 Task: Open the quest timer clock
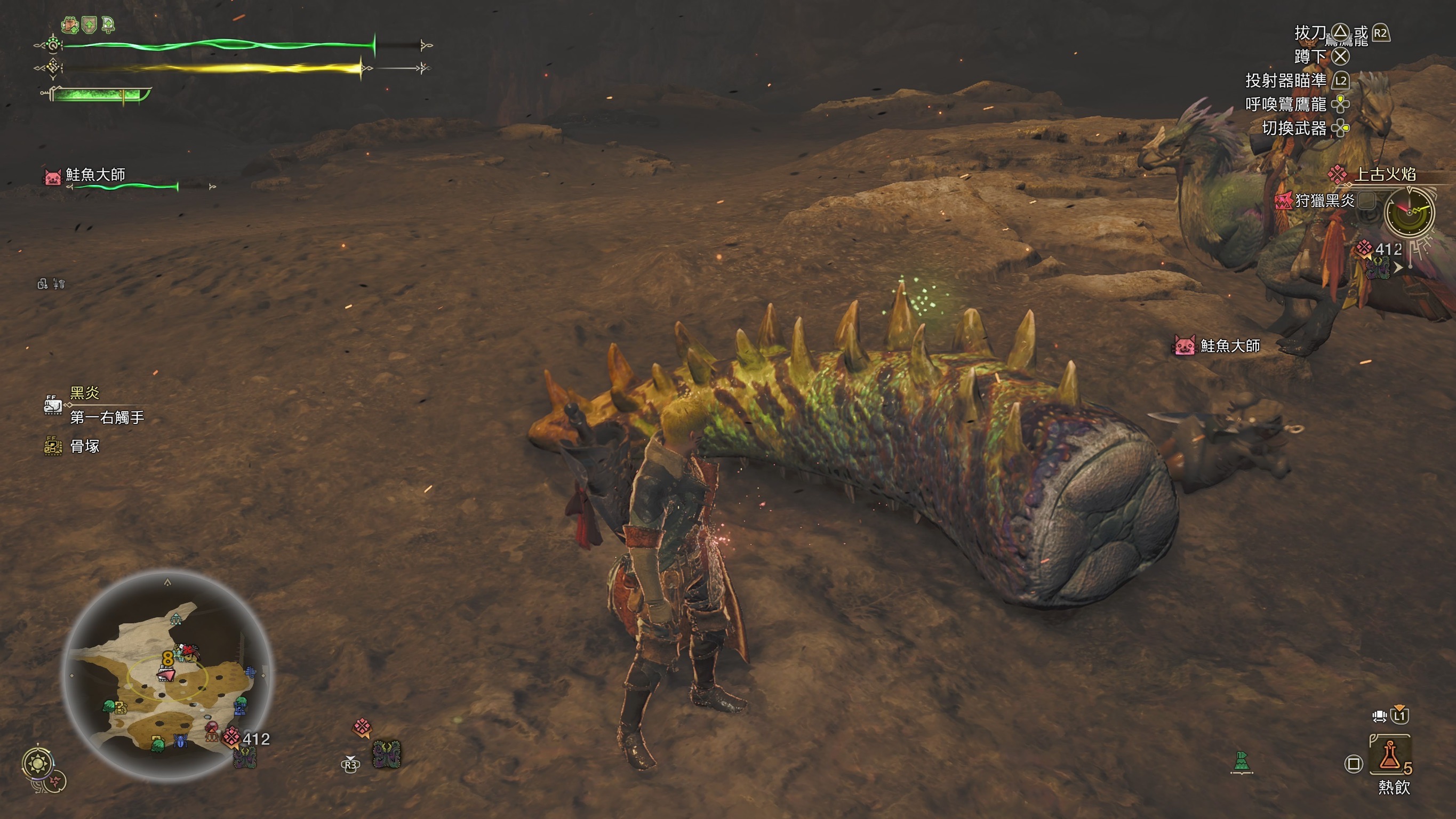coord(1409,213)
